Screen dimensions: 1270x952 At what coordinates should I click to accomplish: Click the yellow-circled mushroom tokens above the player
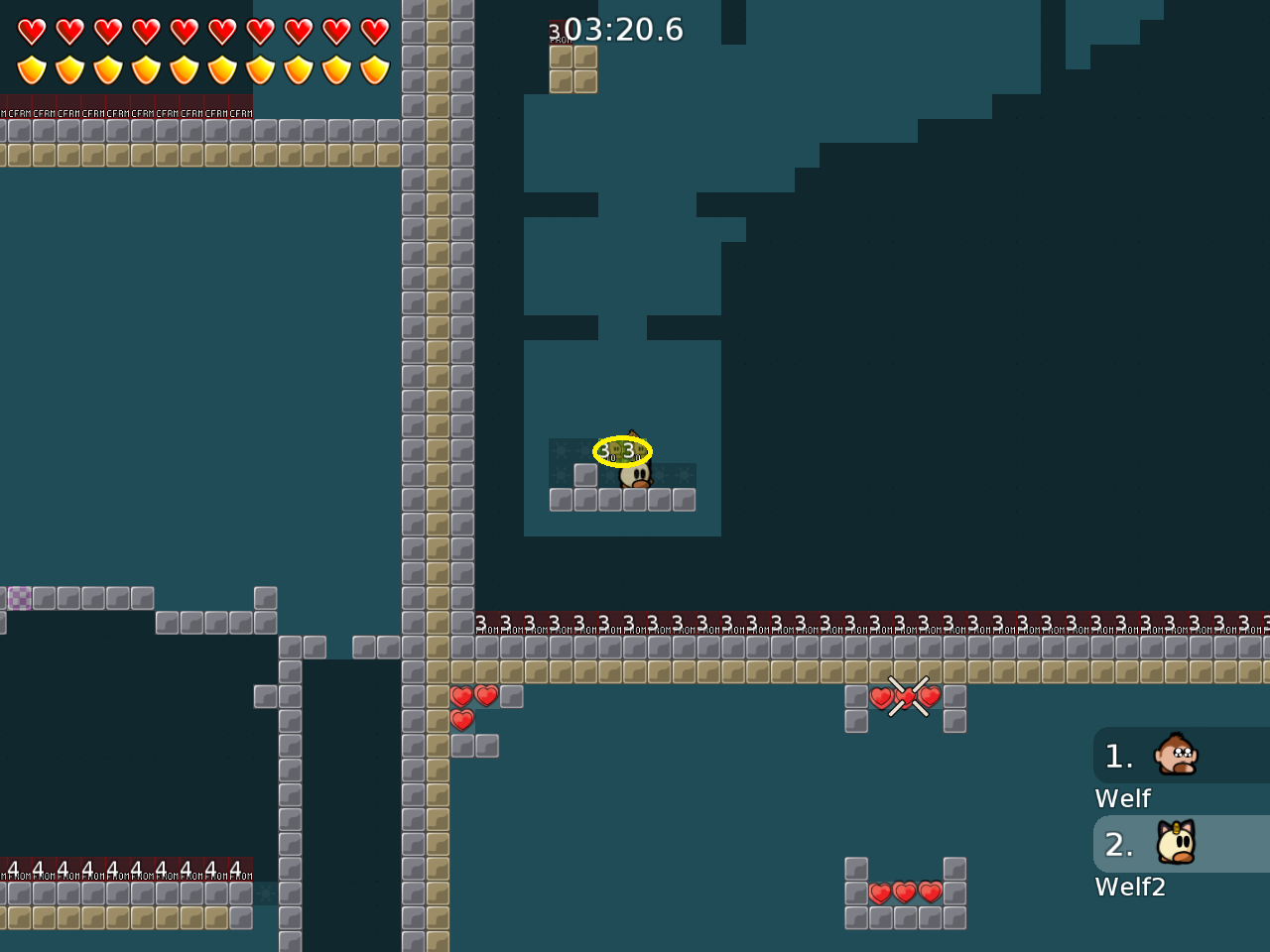[x=620, y=450]
